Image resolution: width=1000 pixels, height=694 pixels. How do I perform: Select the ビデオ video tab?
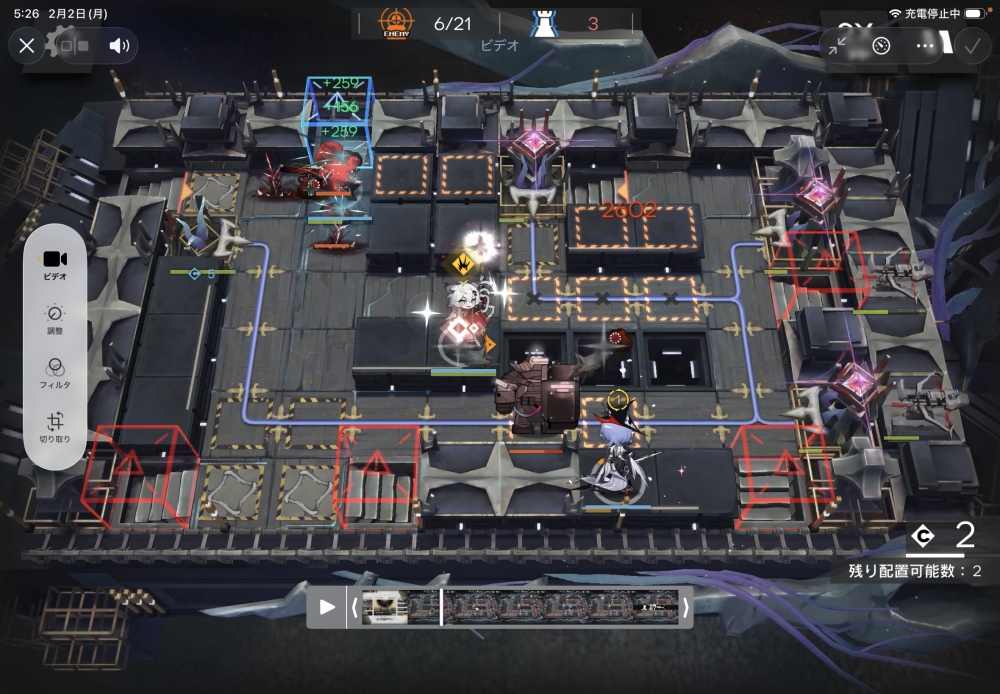tap(55, 264)
